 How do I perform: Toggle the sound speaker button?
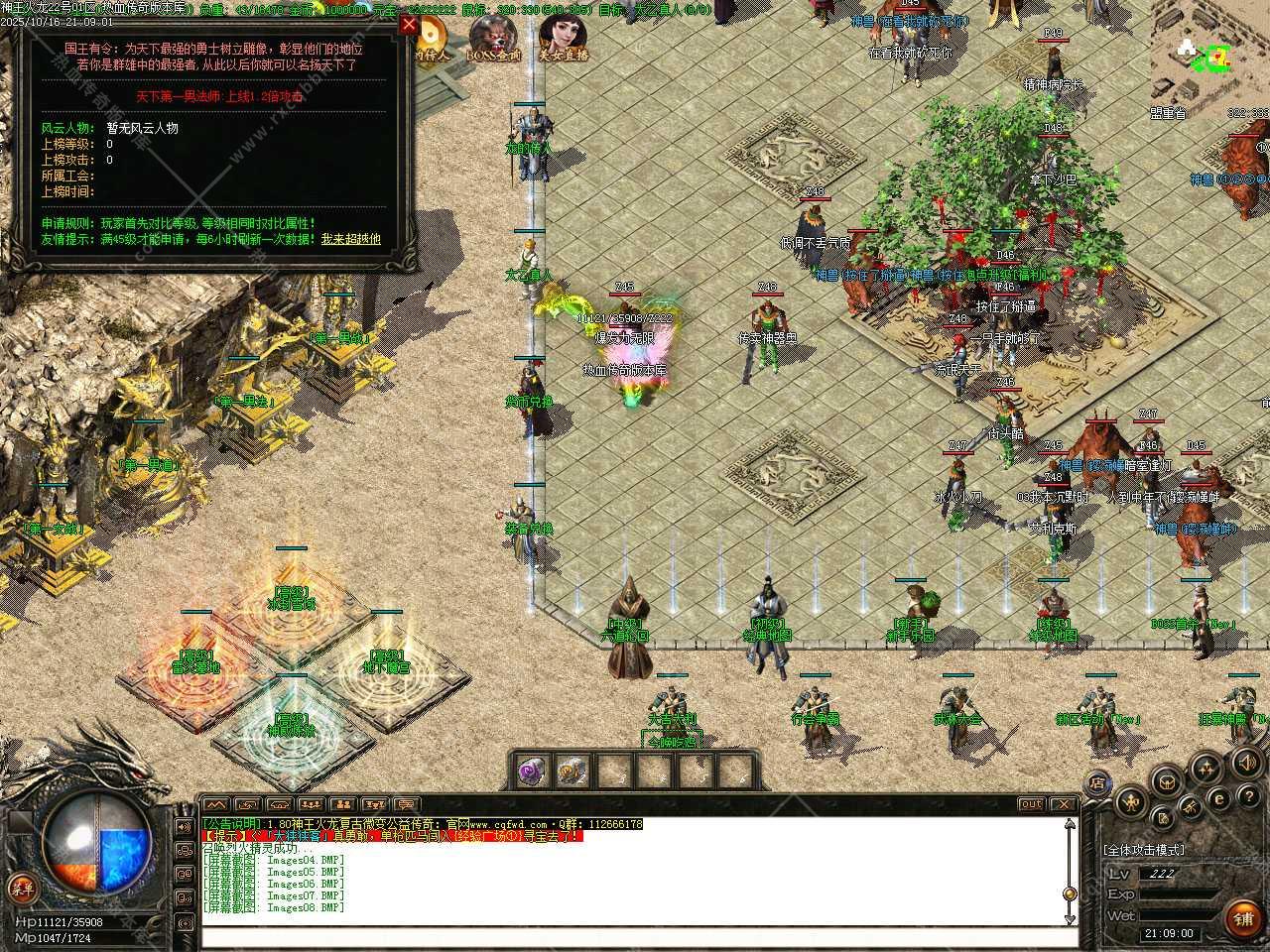1245,762
